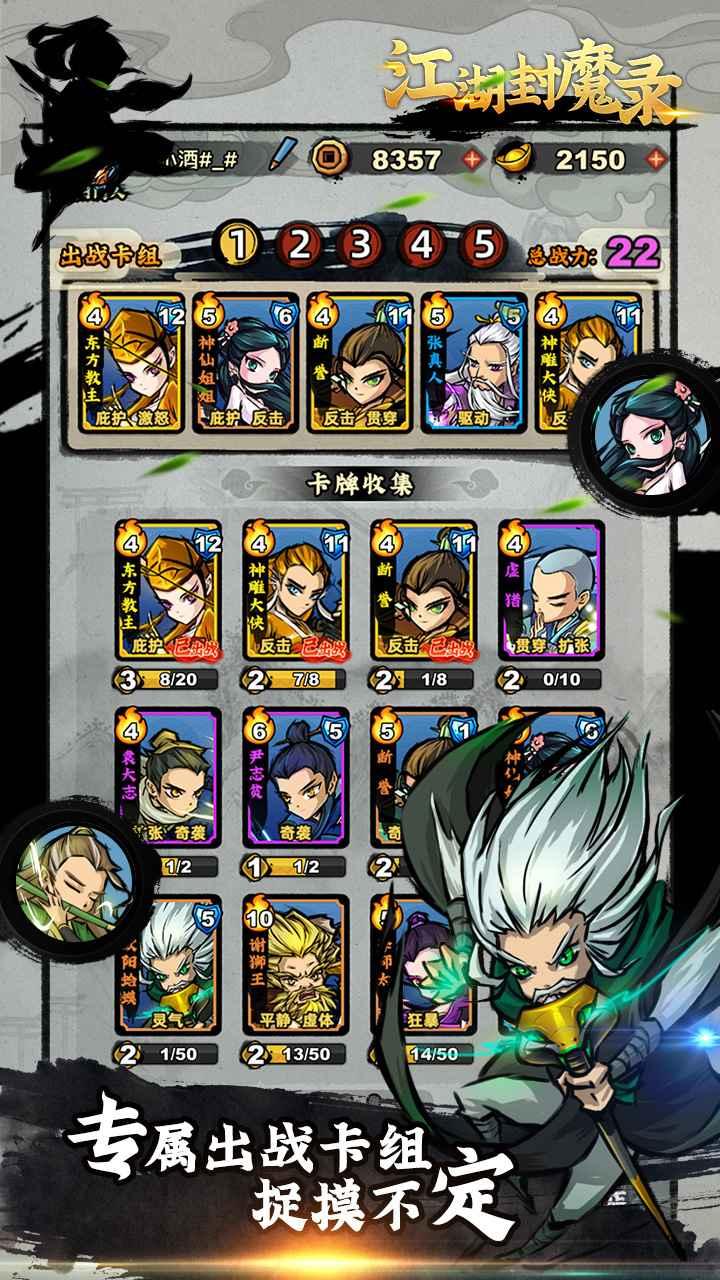This screenshot has height=1280, width=720.
Task: Add more gold ingots with plus button
Action: pyautogui.click(x=656, y=159)
